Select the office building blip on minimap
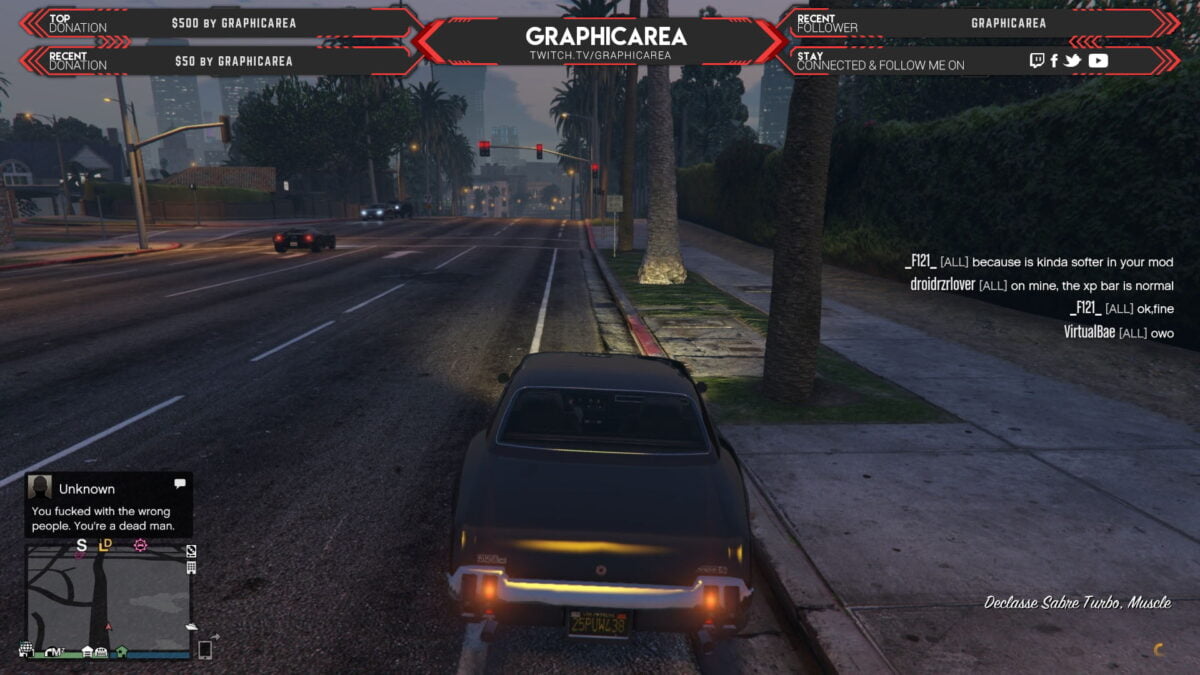Viewport: 1200px width, 675px height. 191,567
